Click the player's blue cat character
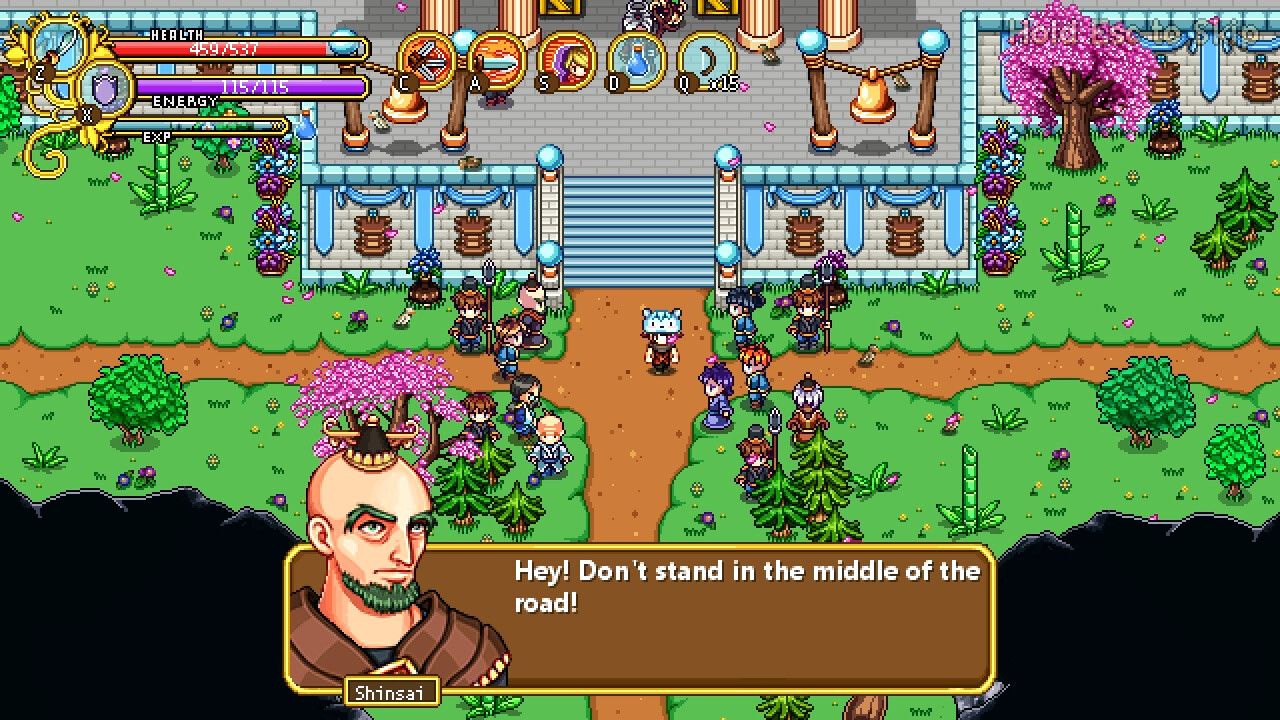 [x=660, y=340]
